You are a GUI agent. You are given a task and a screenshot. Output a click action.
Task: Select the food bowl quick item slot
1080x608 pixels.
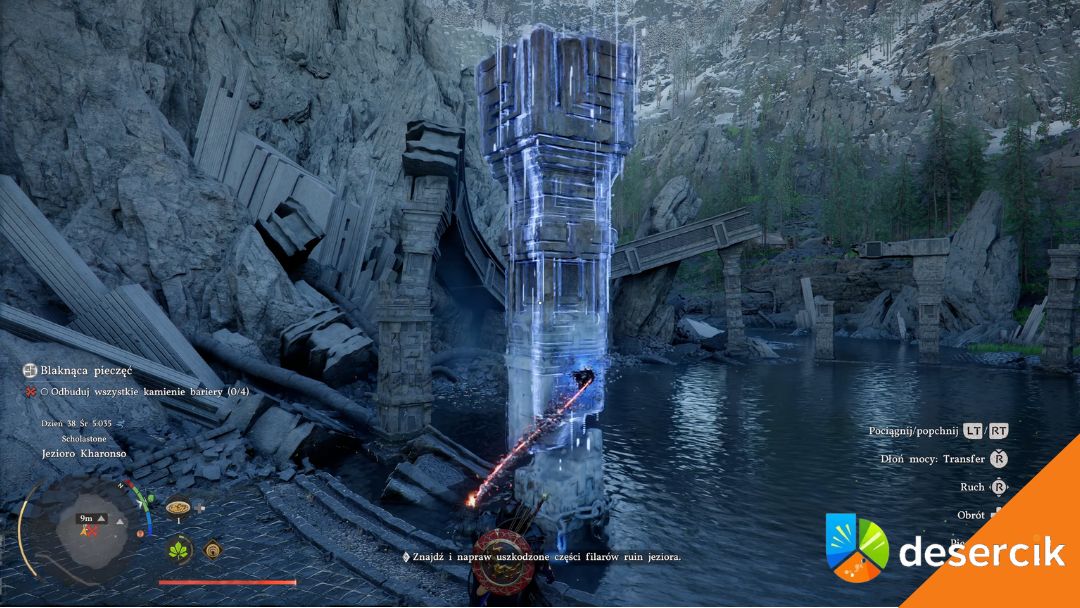(178, 506)
